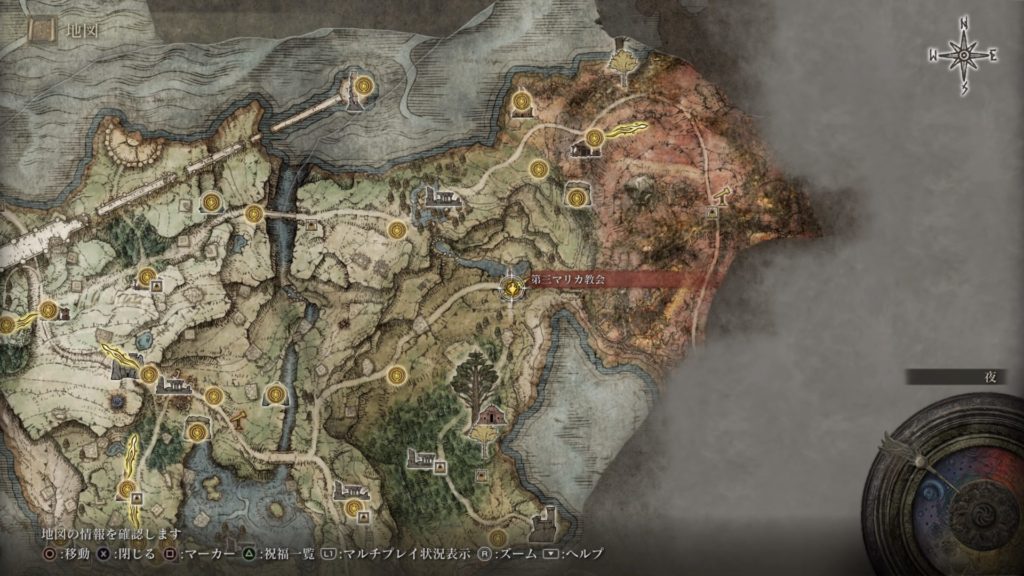The height and width of the screenshot is (576, 1024).
Task: Click the compass rose
Action: (x=964, y=57)
